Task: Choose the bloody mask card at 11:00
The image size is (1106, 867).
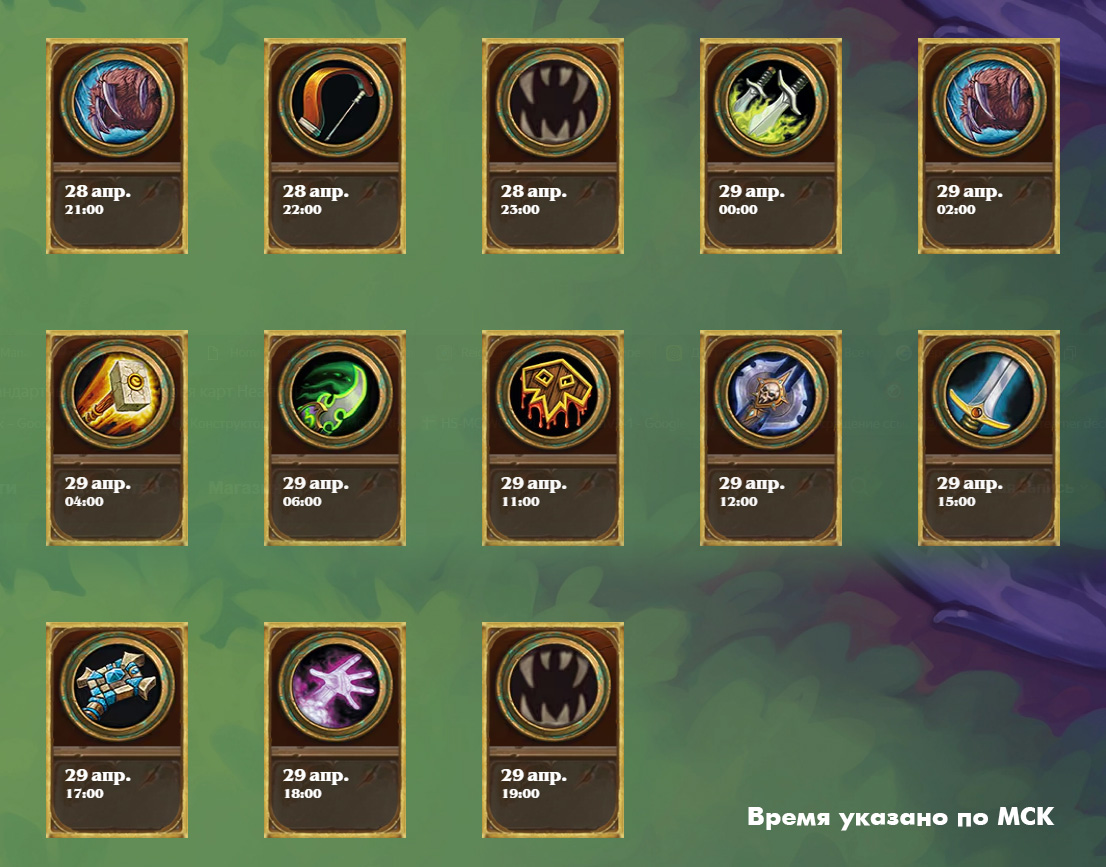Action: [553, 438]
